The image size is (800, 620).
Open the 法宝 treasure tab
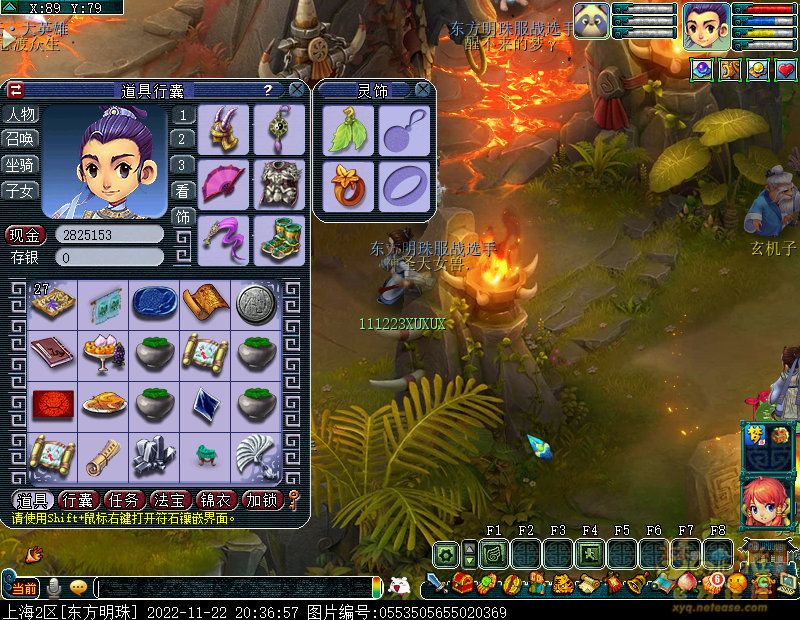point(170,500)
